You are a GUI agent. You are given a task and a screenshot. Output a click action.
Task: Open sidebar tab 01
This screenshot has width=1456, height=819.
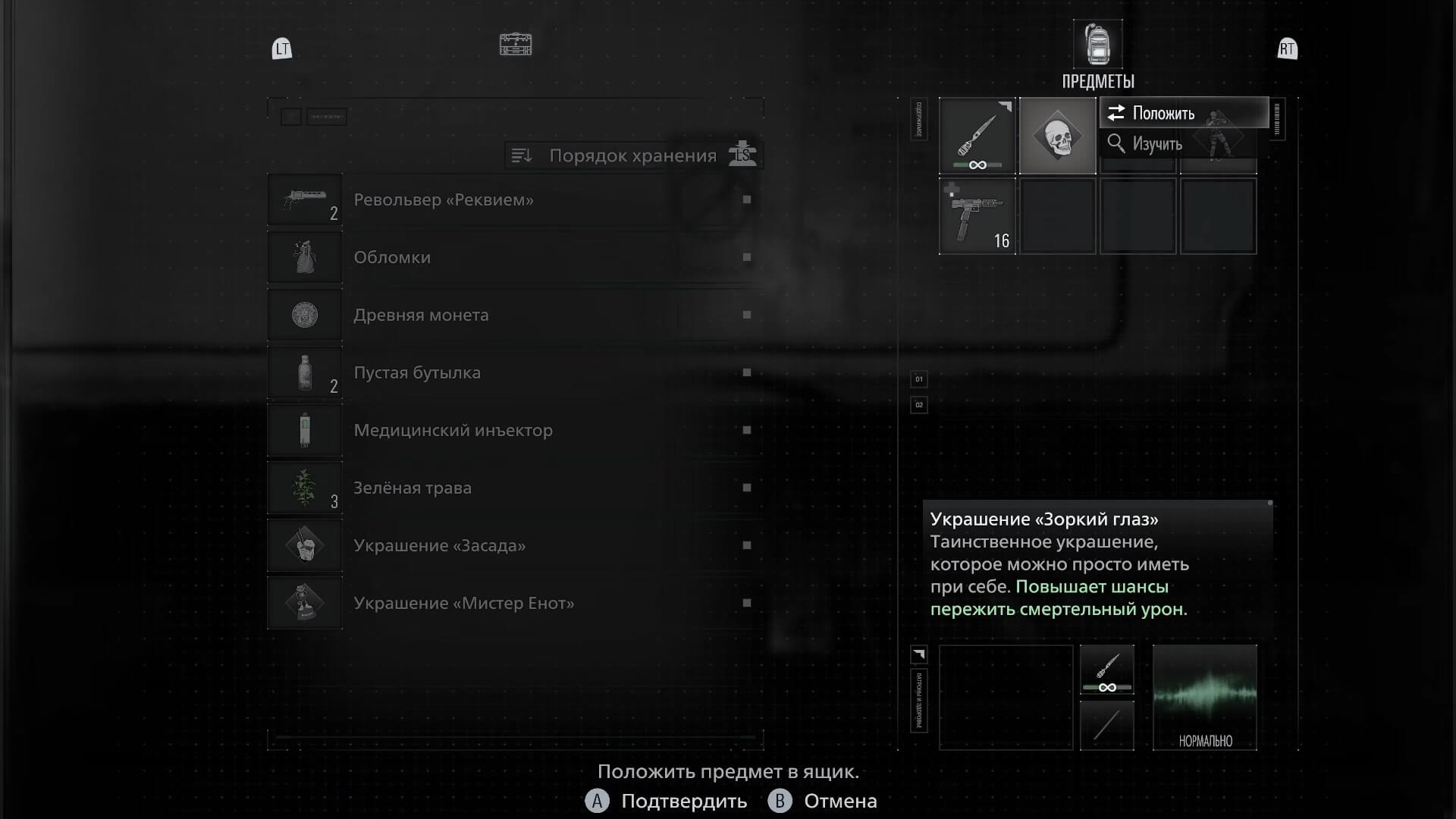[918, 379]
